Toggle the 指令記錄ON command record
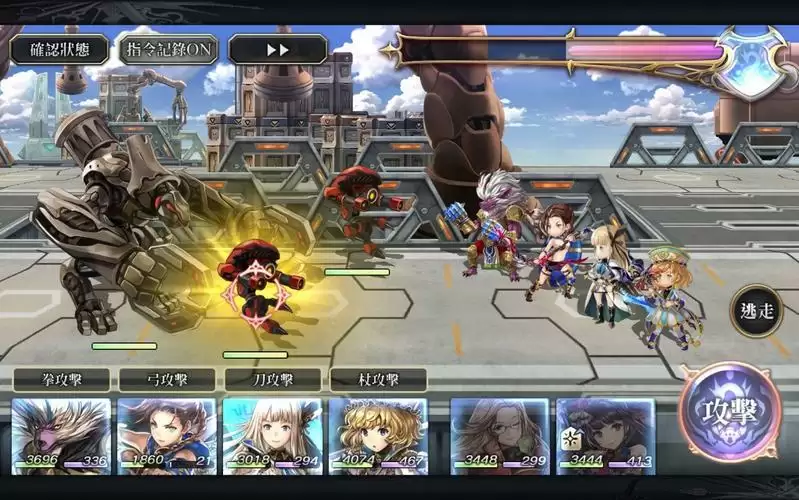The image size is (799, 500). [168, 49]
